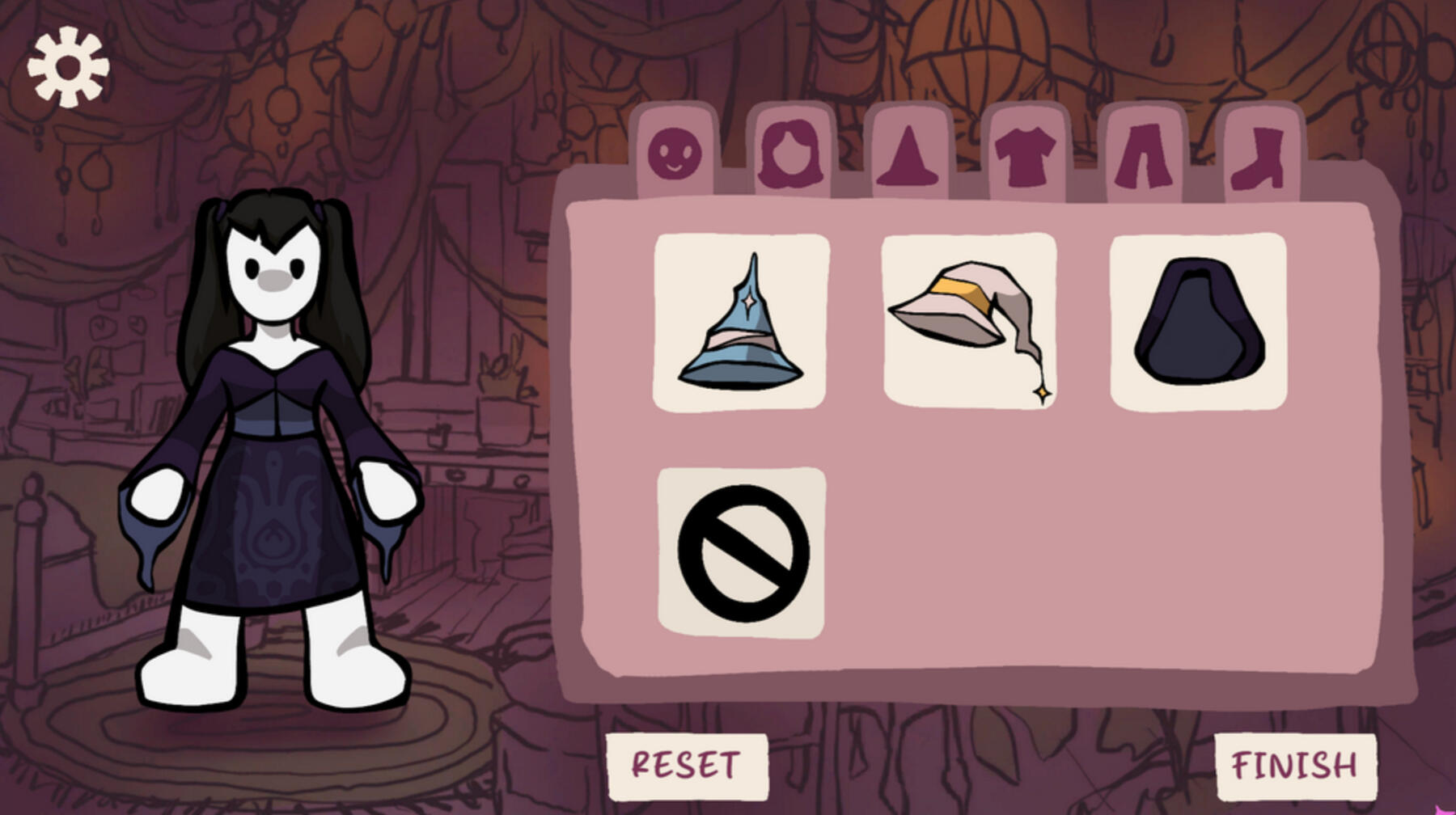Choose the blue pointed wizard hat

[741, 322]
